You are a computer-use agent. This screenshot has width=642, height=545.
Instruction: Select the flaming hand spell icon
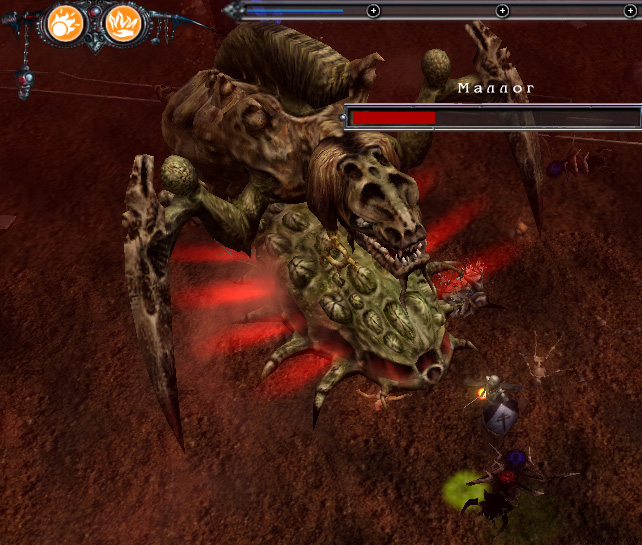point(122,21)
